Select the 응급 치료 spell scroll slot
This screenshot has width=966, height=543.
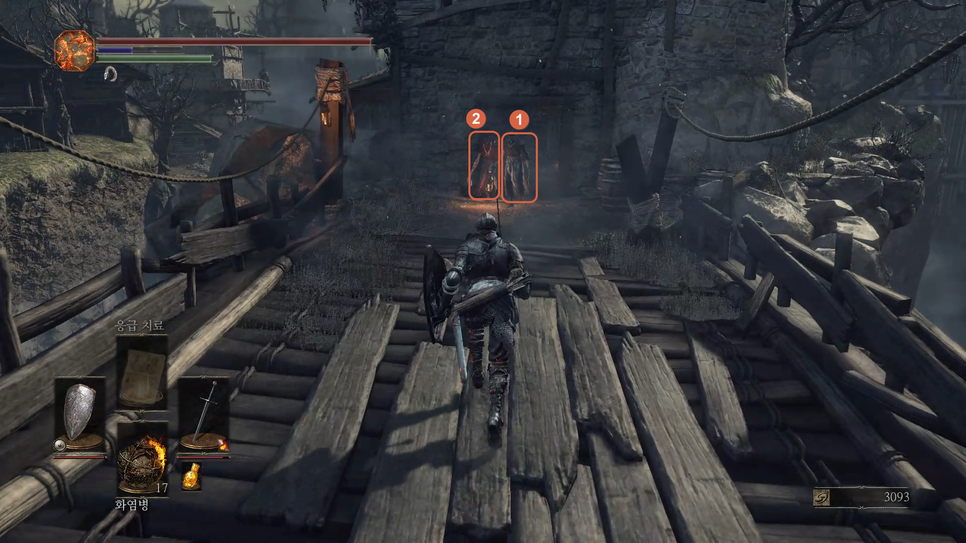[x=142, y=372]
